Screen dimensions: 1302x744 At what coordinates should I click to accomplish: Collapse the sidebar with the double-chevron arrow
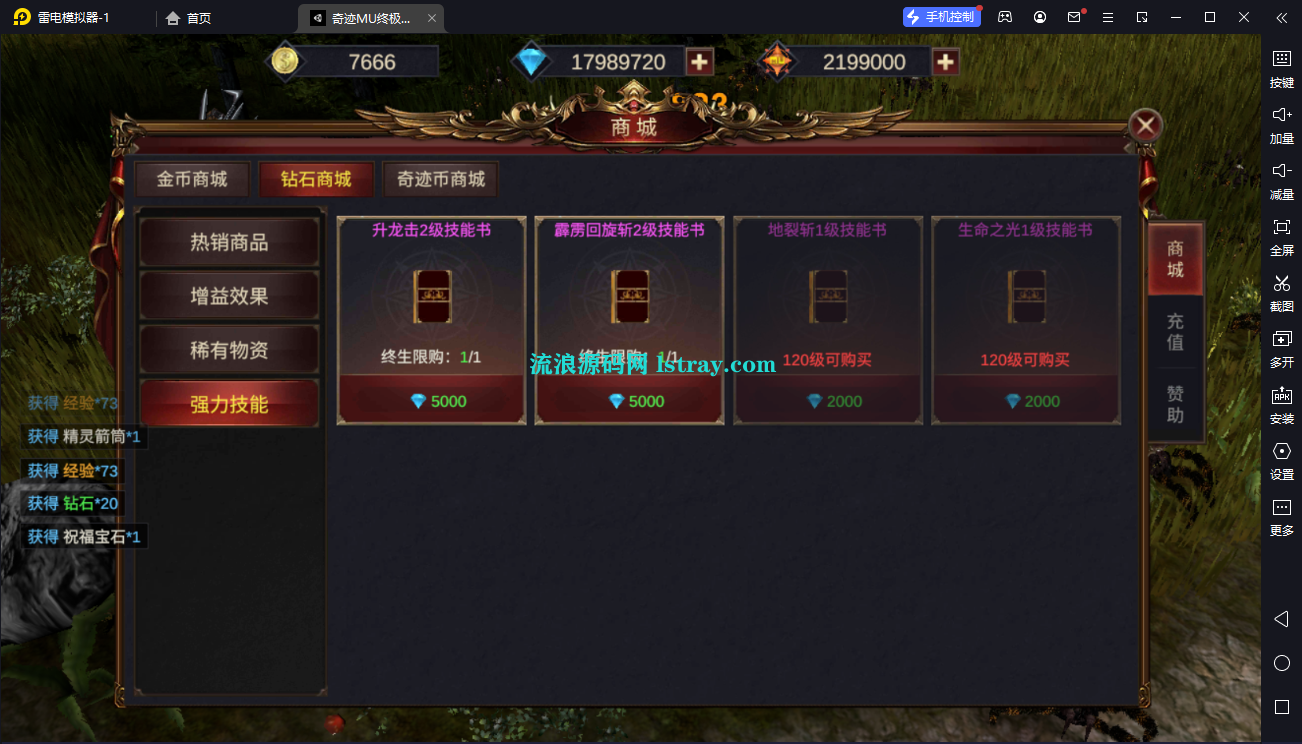[x=1281, y=17]
